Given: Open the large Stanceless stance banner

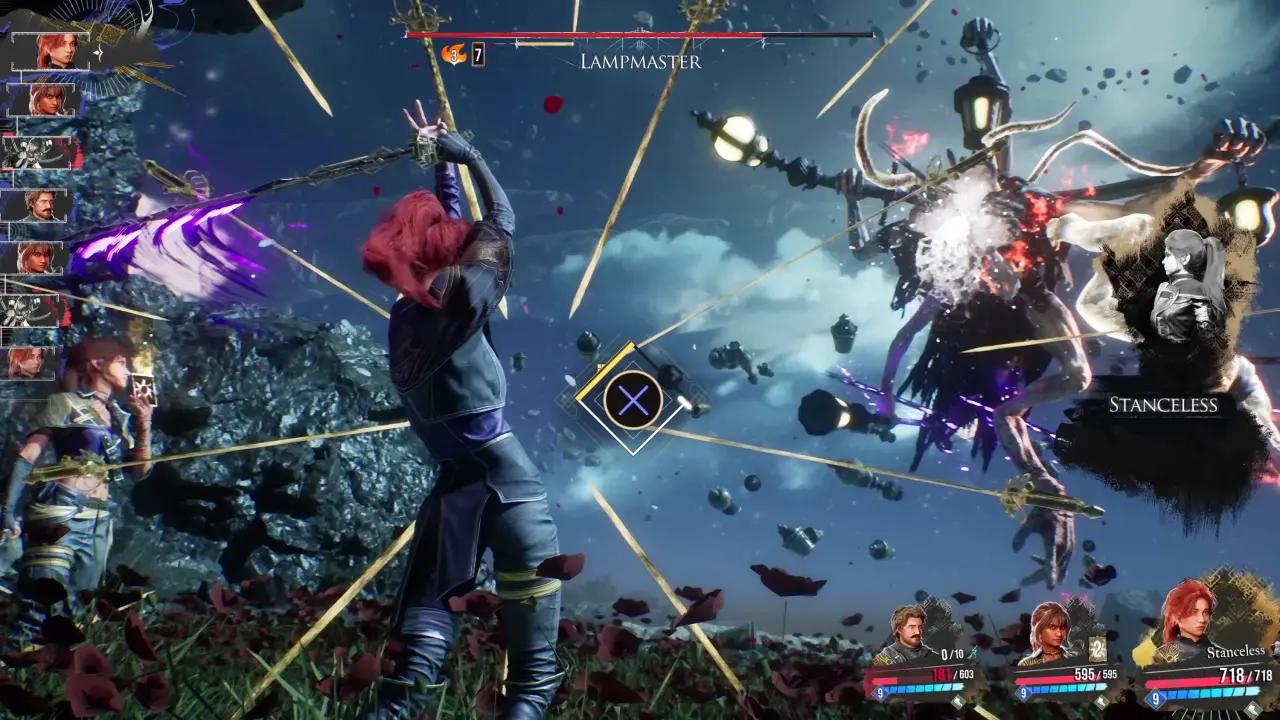Looking at the screenshot, I should tap(1163, 404).
